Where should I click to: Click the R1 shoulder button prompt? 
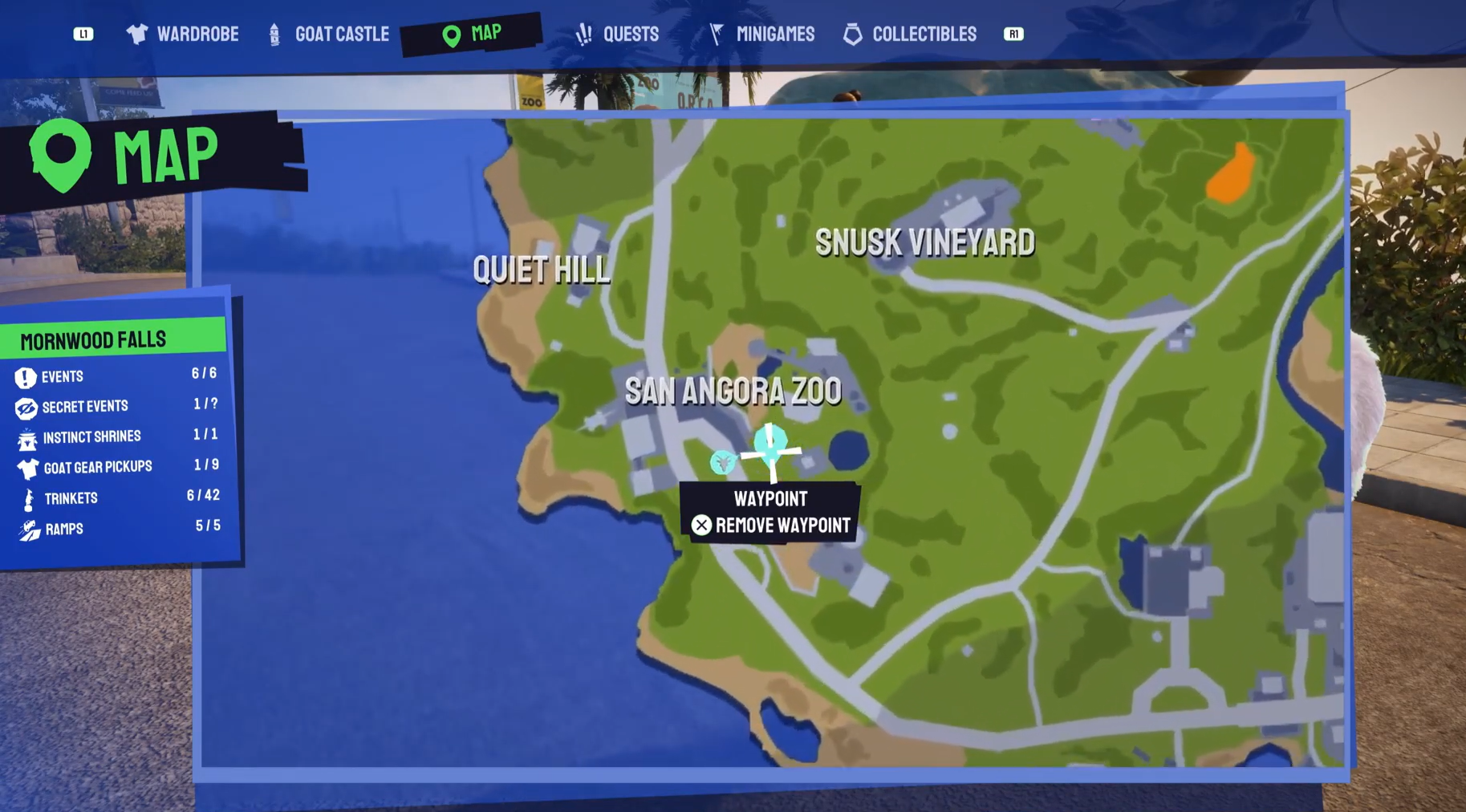click(1013, 34)
